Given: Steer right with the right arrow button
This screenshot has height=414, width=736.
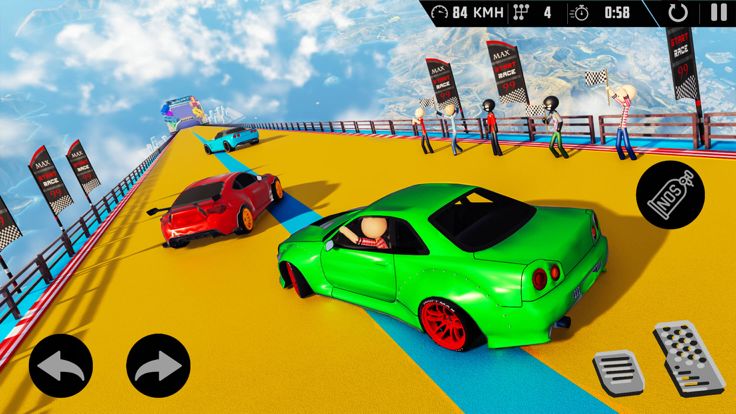Looking at the screenshot, I should pyautogui.click(x=158, y=366).
